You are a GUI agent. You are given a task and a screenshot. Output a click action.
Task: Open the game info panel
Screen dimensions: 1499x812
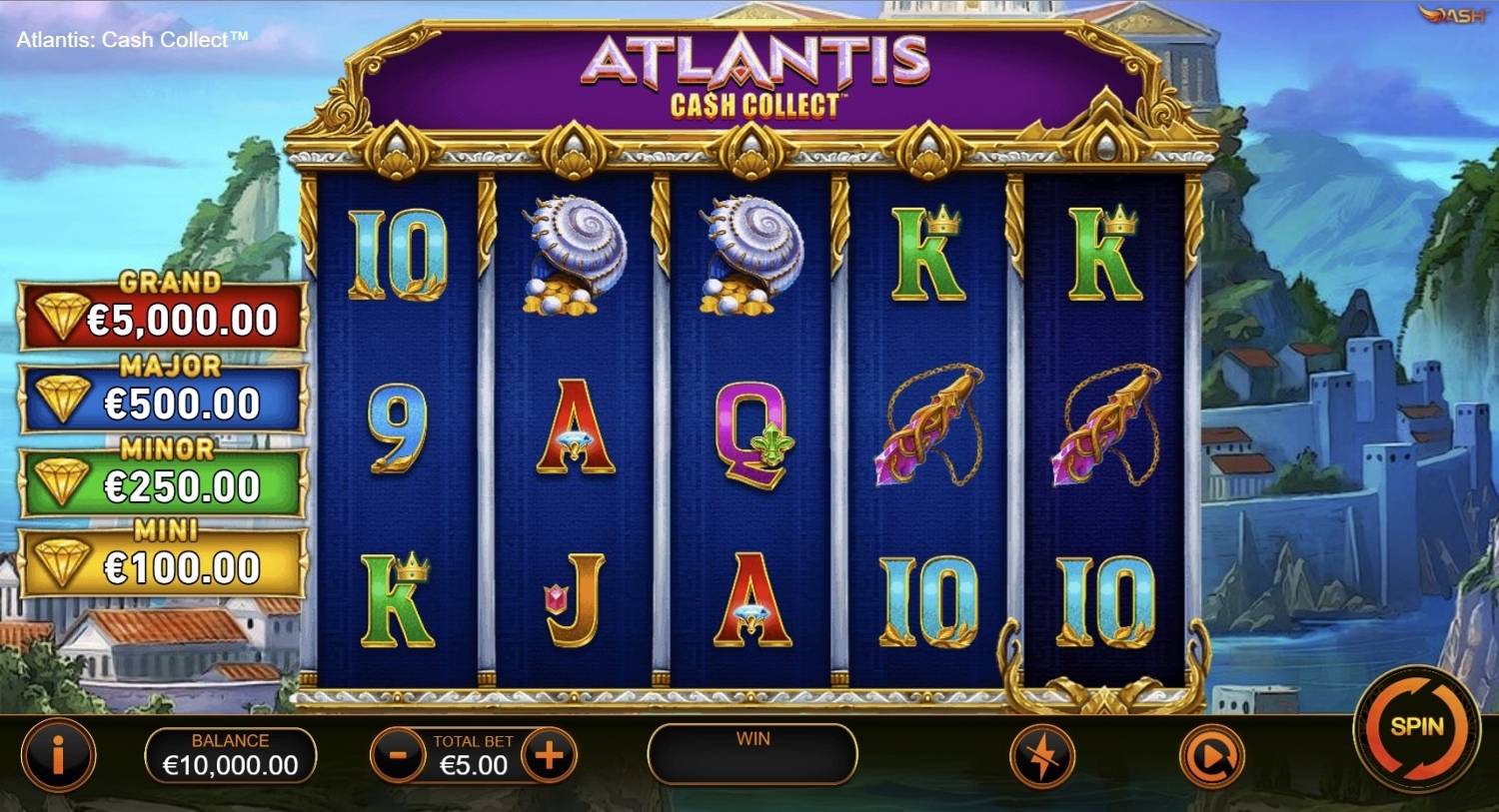[57, 755]
